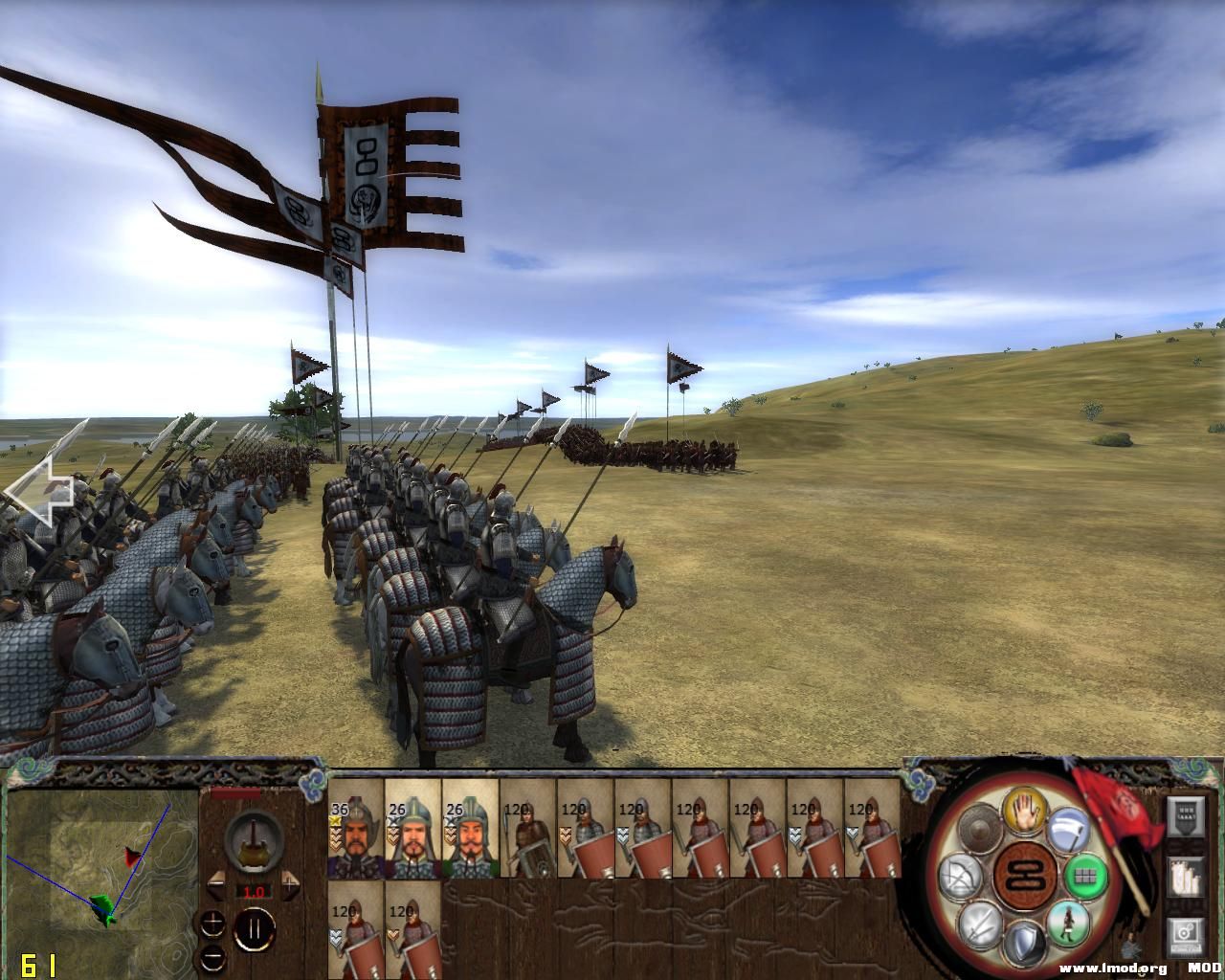Click the round bronze shield ability icon

point(979,827)
